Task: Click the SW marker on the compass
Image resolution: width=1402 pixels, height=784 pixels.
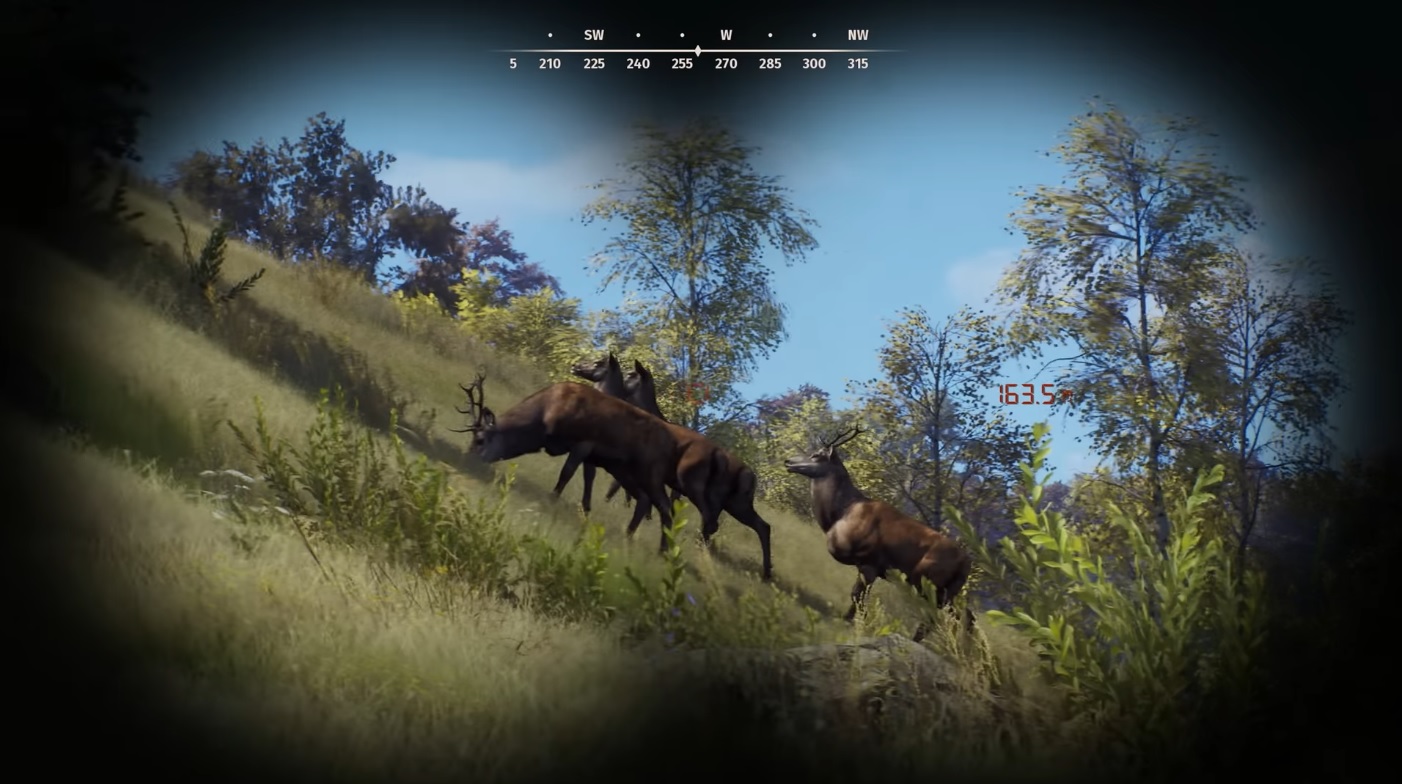Action: pos(594,34)
